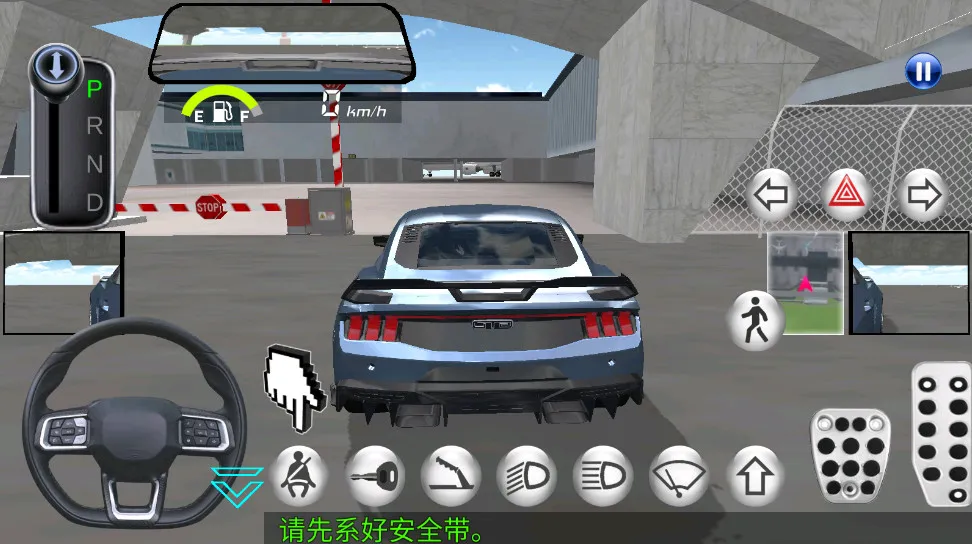Shift gear to D on the selector
The height and width of the screenshot is (544, 972).
pyautogui.click(x=95, y=202)
